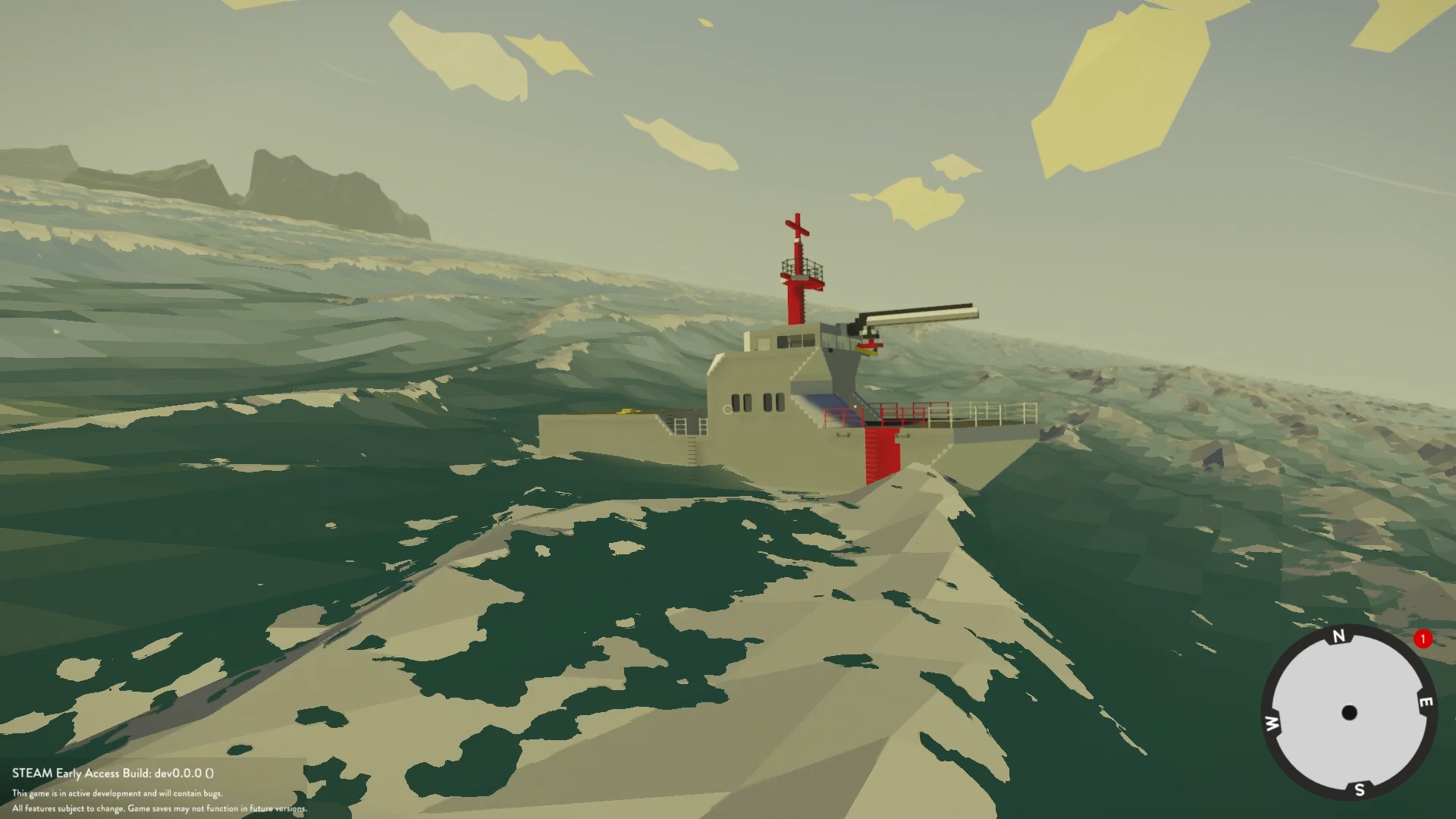1456x819 pixels.
Task: Click the compass minimap
Action: pyautogui.click(x=1348, y=713)
